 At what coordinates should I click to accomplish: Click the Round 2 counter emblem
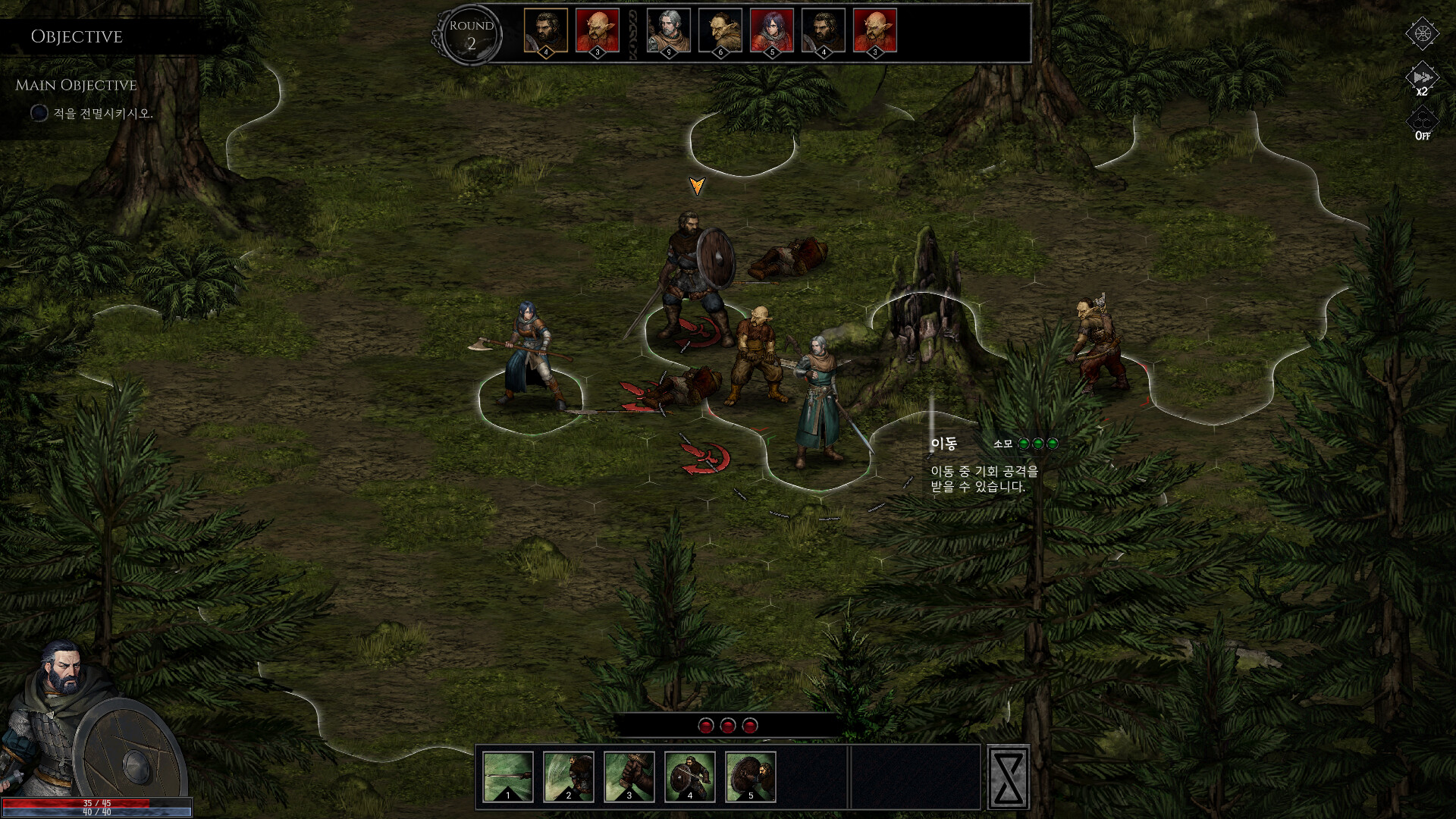point(472,33)
